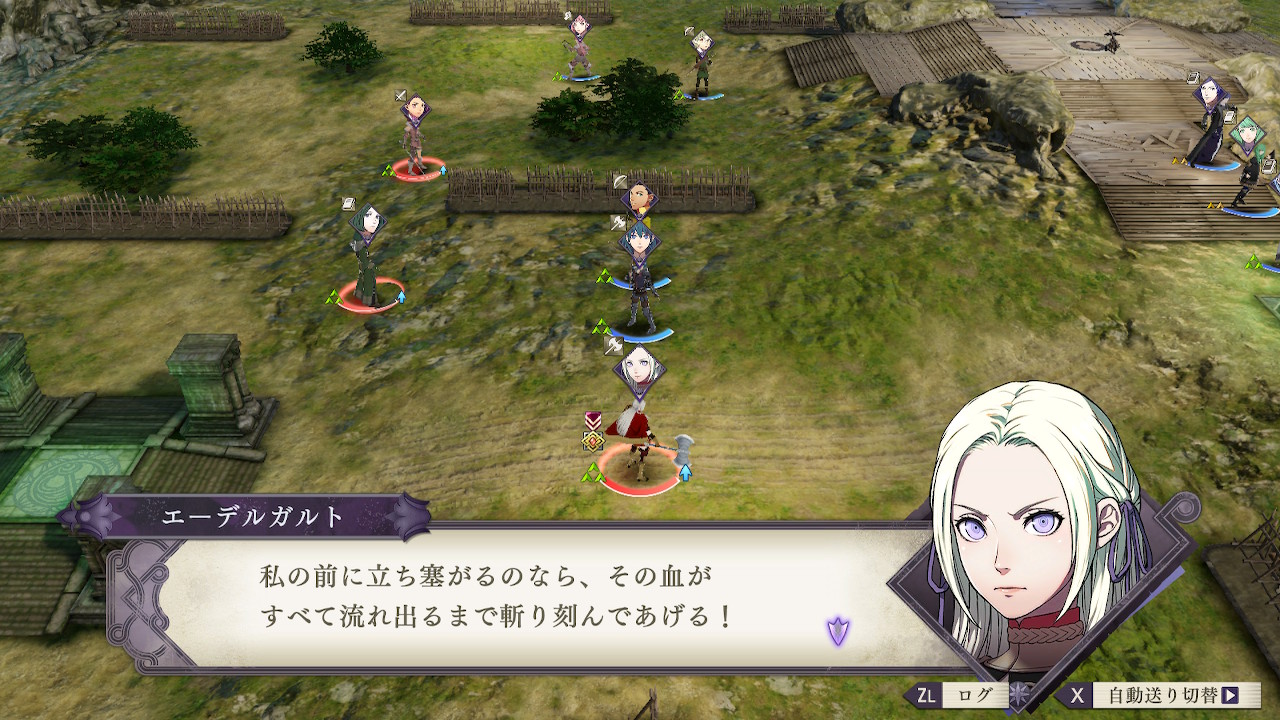Advance dialogue with the purple arrow indicator
Viewport: 1280px width, 720px height.
click(x=837, y=631)
